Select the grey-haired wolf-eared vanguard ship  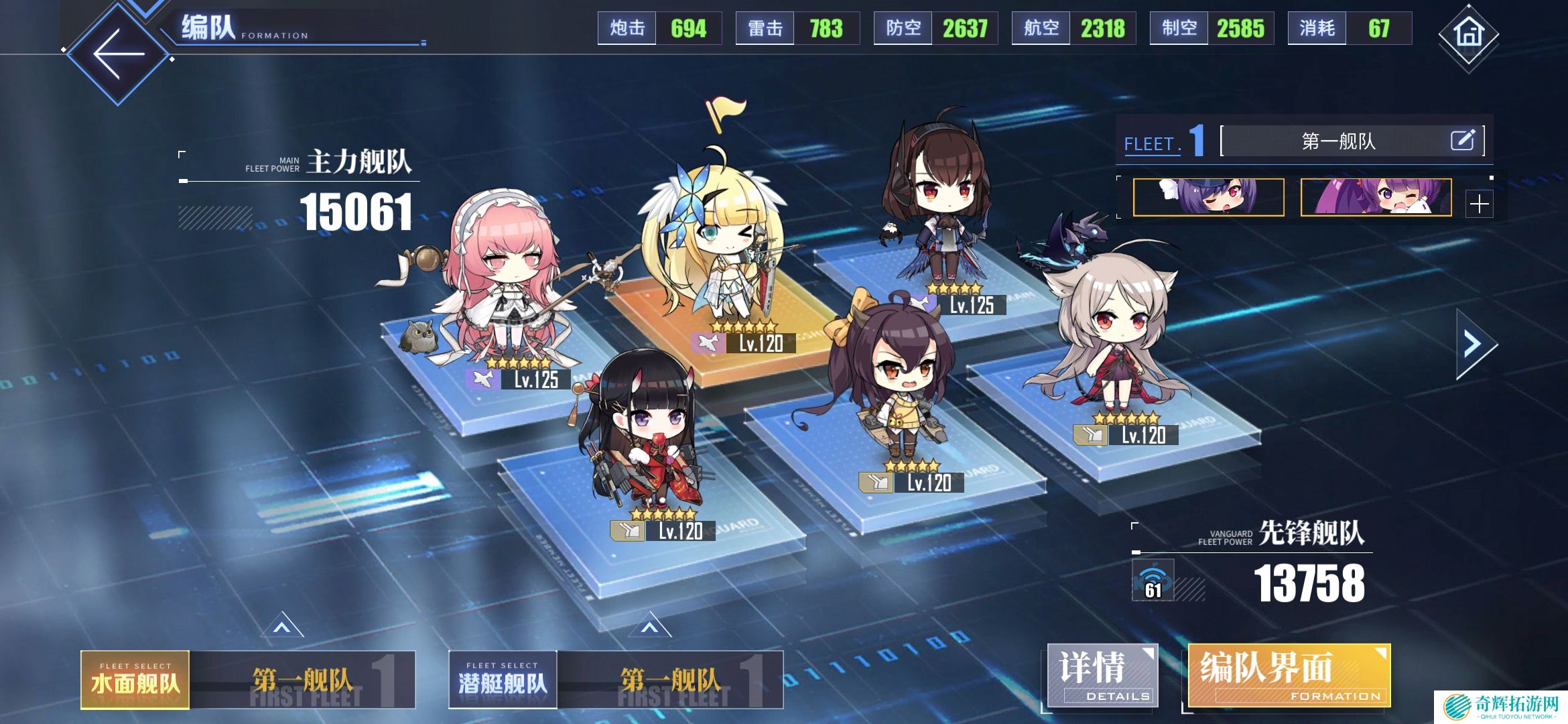coord(1112,335)
